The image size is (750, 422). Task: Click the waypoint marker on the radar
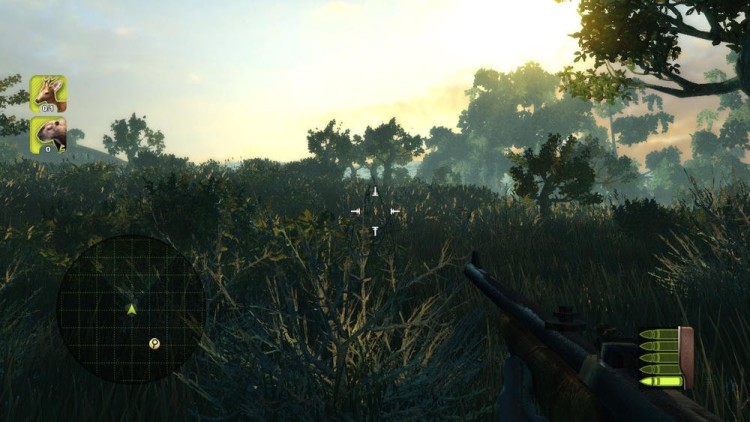[x=155, y=343]
